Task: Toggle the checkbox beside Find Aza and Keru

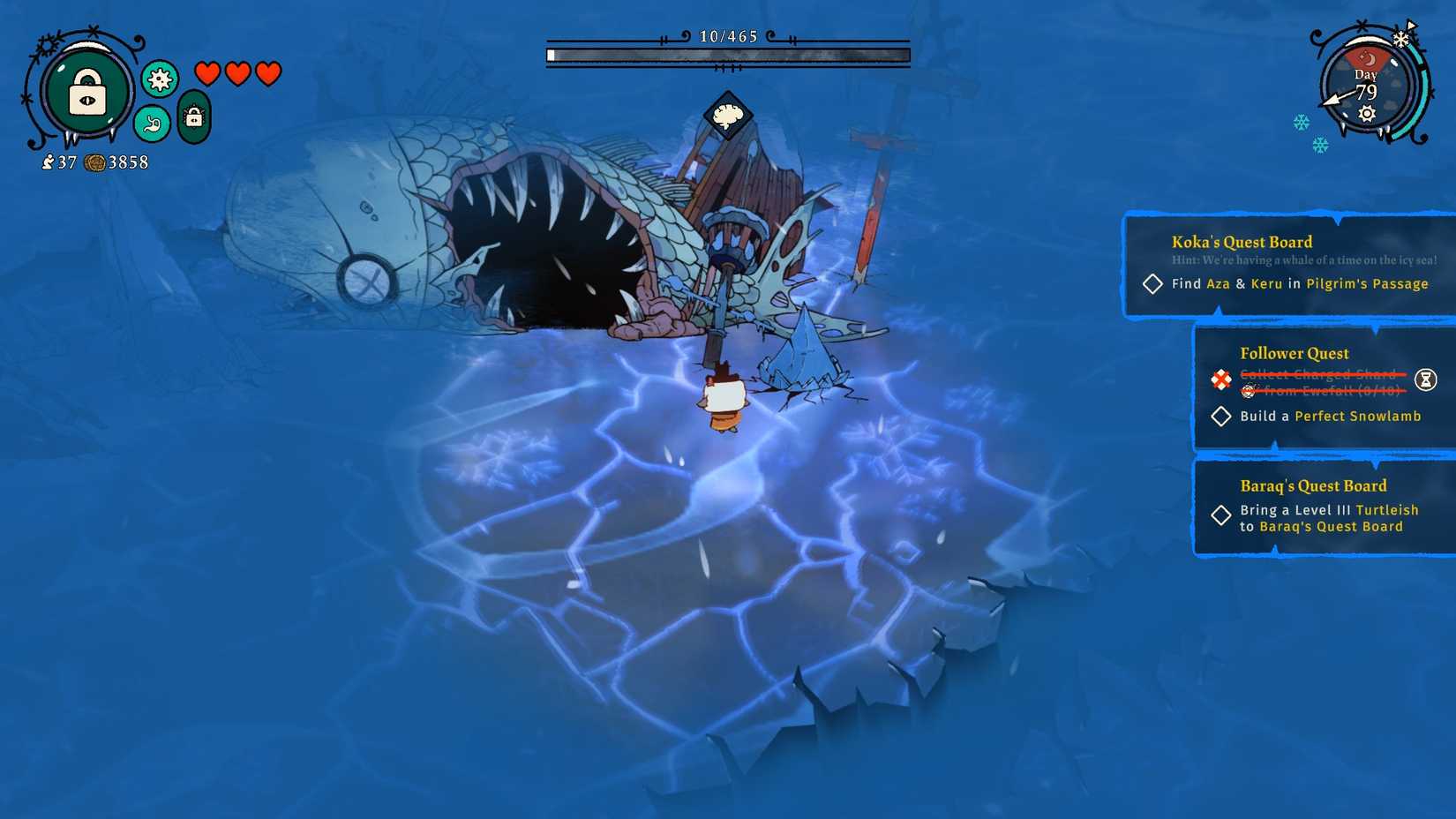Action: click(1152, 284)
